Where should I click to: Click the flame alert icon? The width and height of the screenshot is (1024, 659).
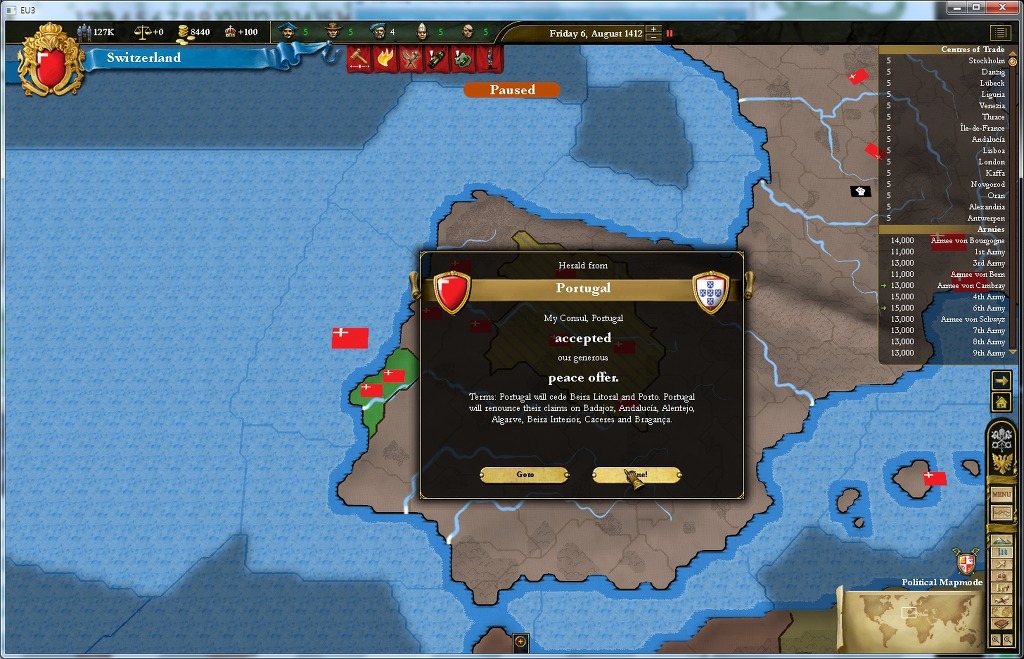point(385,59)
